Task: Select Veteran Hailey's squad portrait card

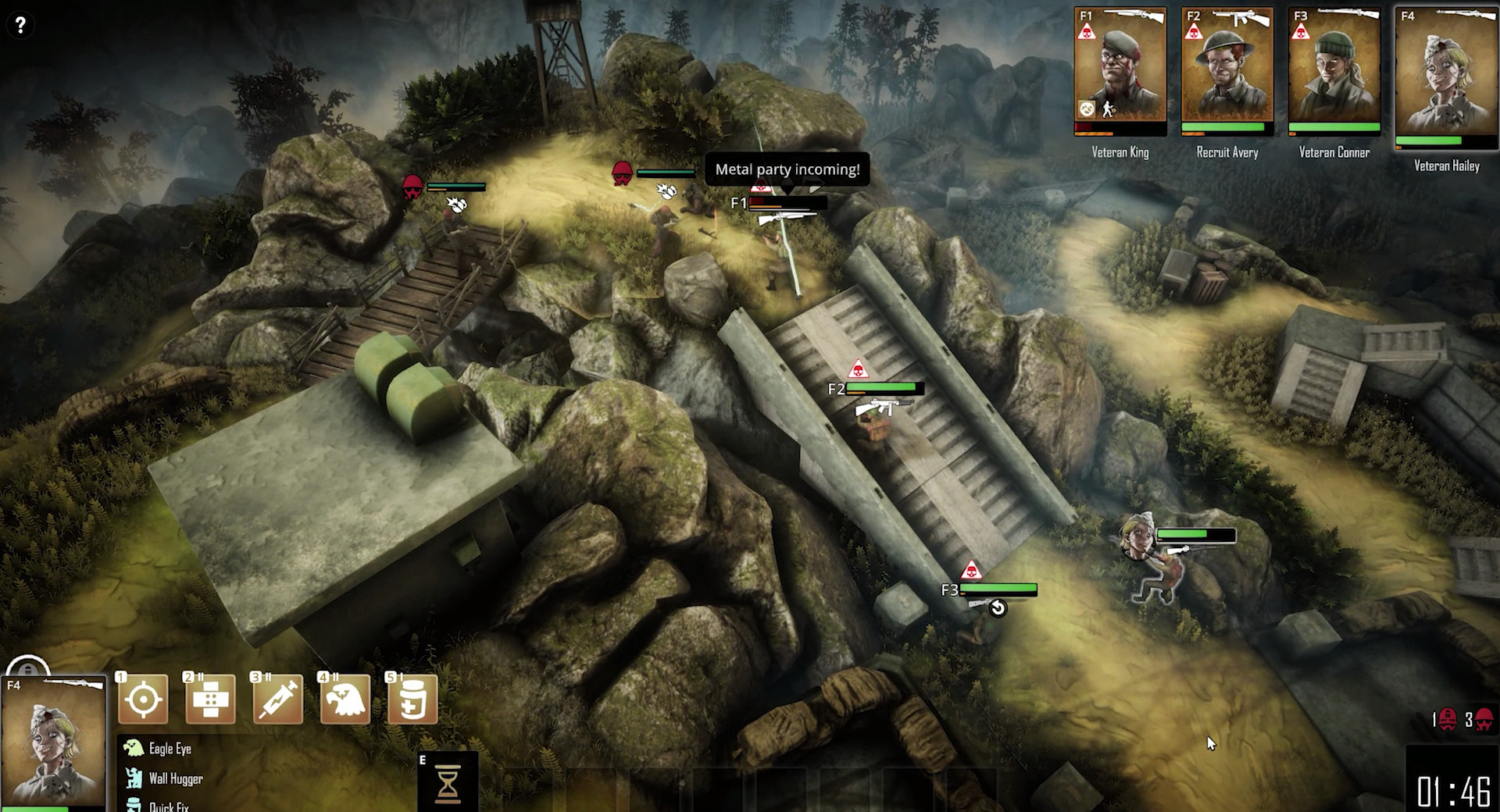Action: (1445, 78)
